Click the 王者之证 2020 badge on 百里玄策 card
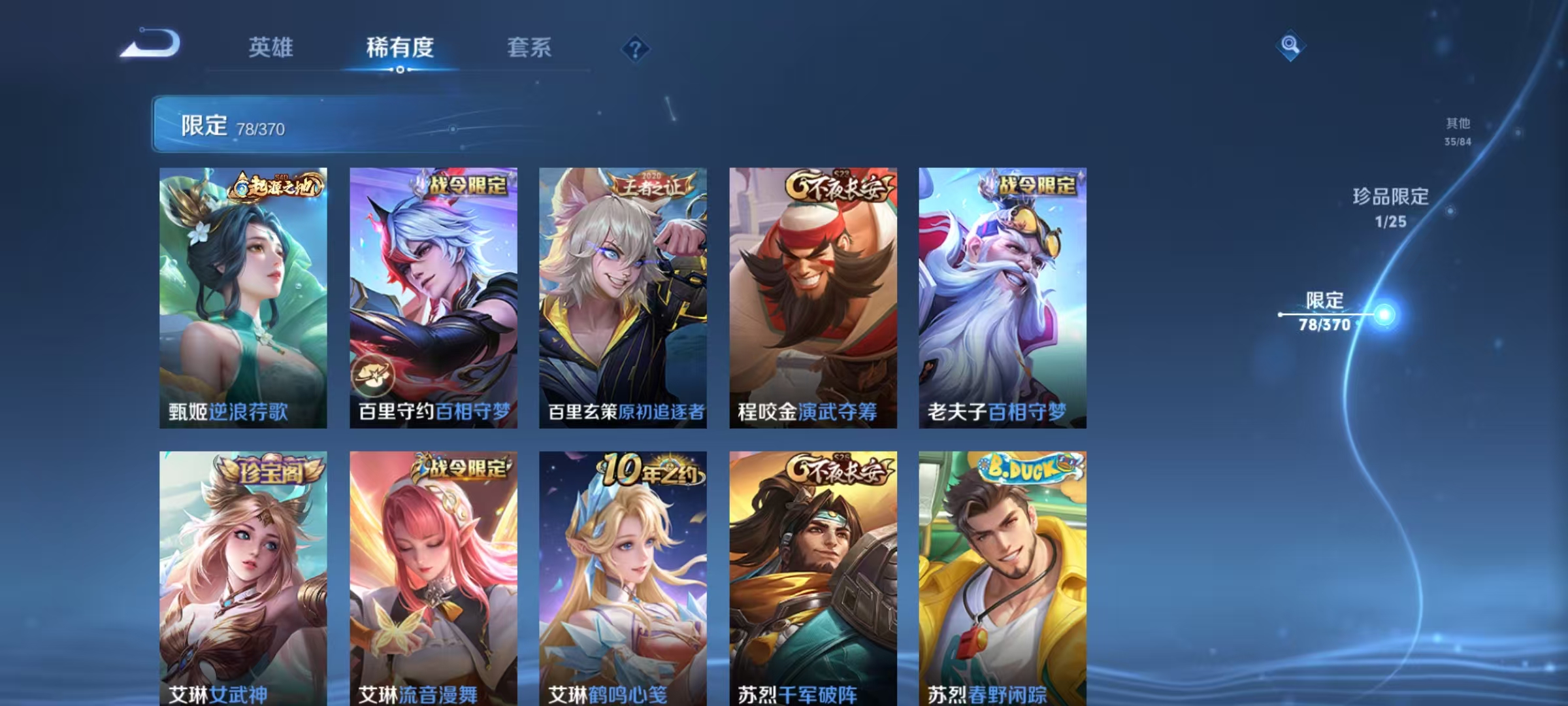Screen dimensions: 1568x706 coord(653,185)
